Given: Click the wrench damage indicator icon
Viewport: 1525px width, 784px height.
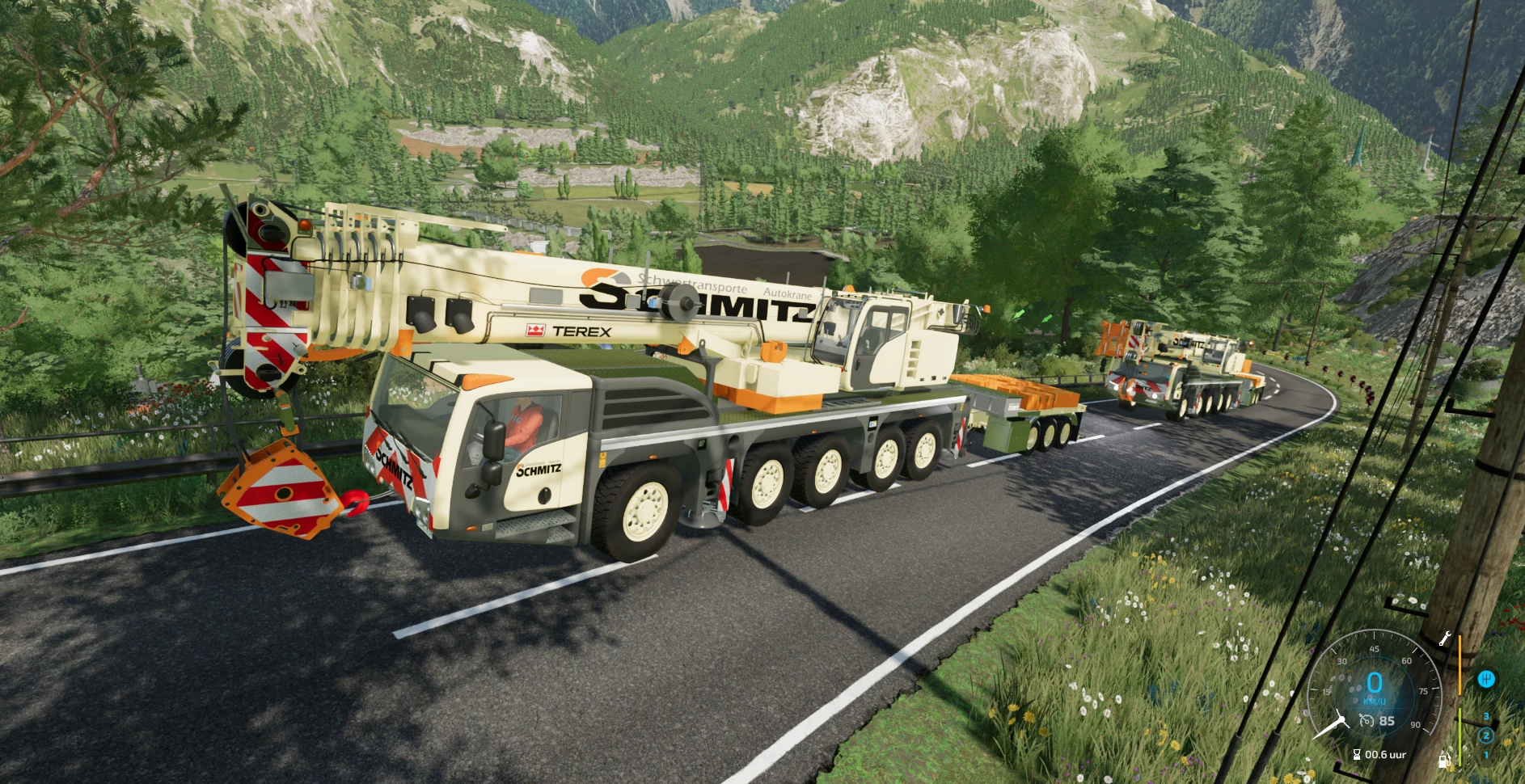Looking at the screenshot, I should click(1445, 639).
